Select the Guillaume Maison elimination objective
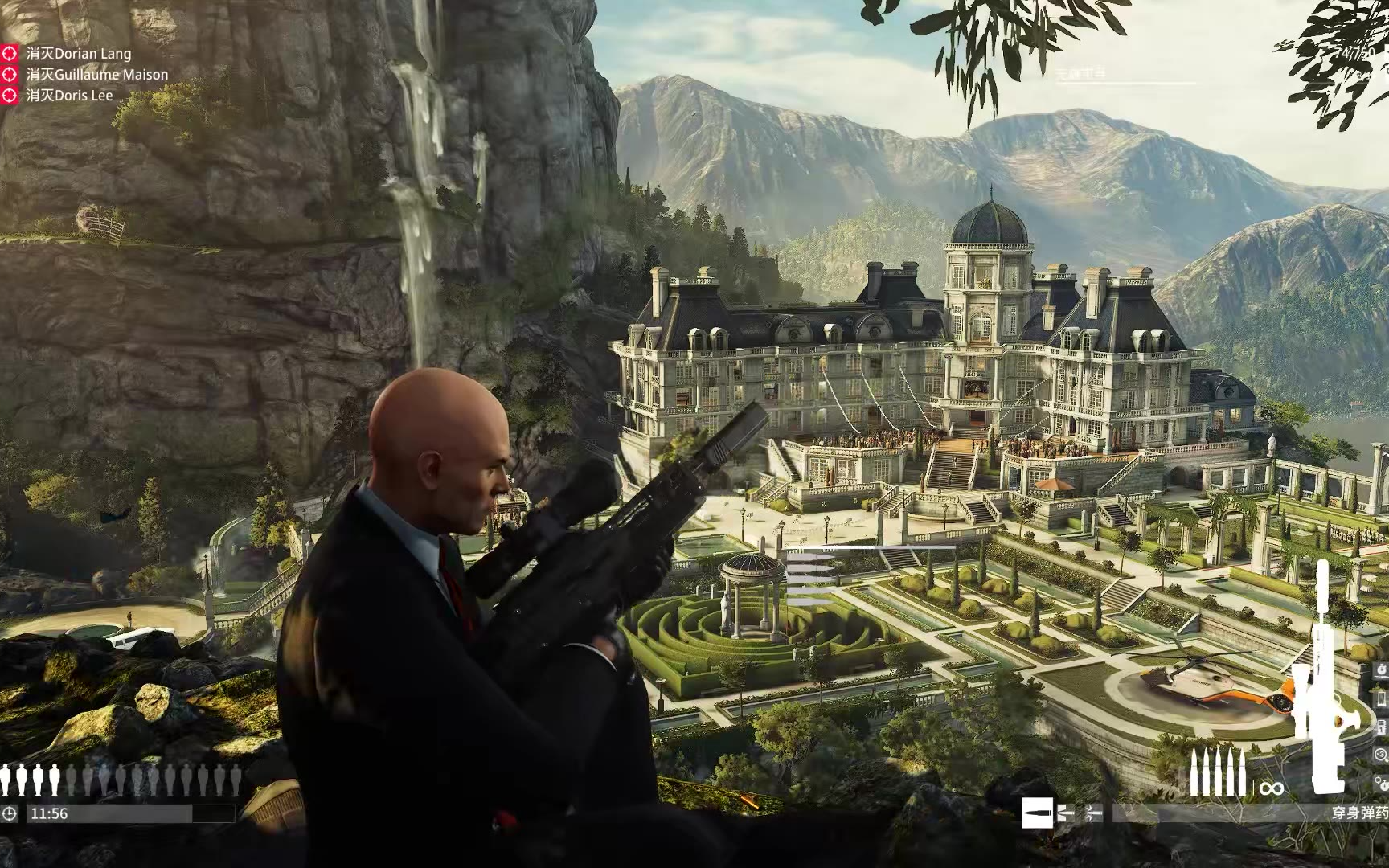Screen dimensions: 1389x868 96,75
